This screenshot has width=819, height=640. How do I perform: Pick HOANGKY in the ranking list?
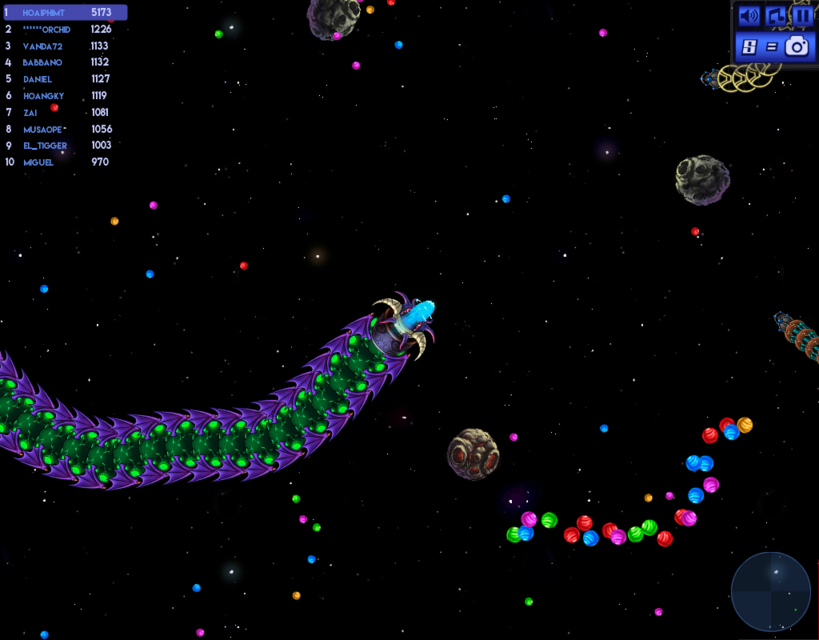pyautogui.click(x=64, y=96)
